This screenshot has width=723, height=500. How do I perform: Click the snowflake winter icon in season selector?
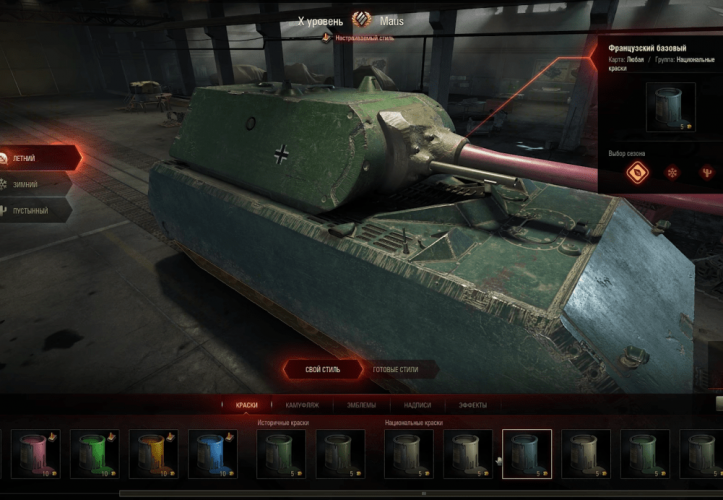click(x=672, y=172)
